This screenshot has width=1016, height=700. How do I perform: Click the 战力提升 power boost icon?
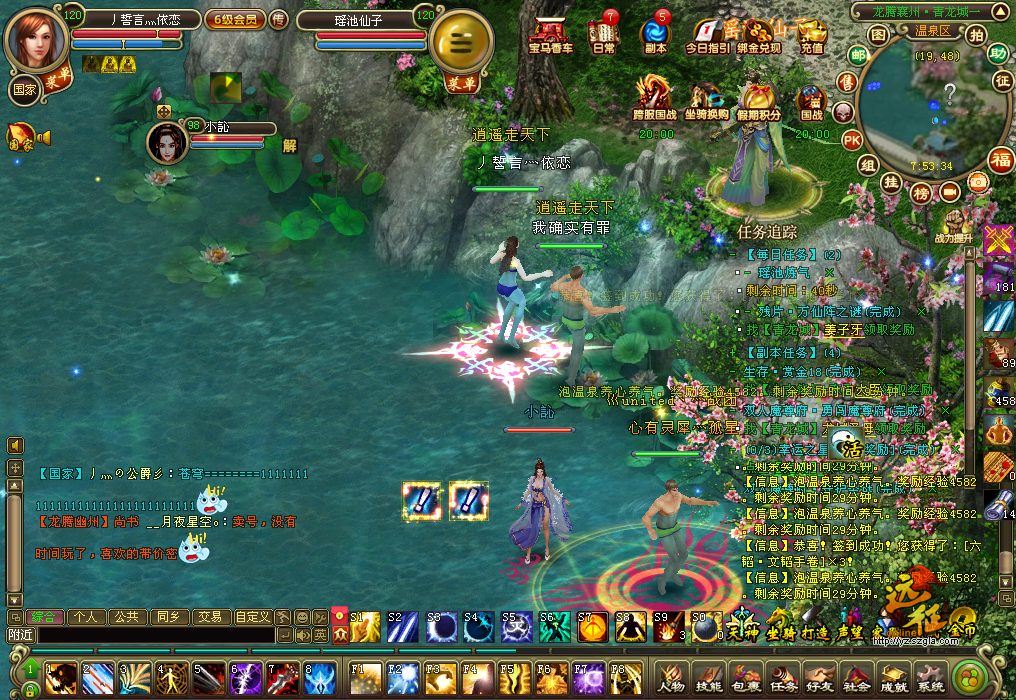pyautogui.click(x=953, y=225)
